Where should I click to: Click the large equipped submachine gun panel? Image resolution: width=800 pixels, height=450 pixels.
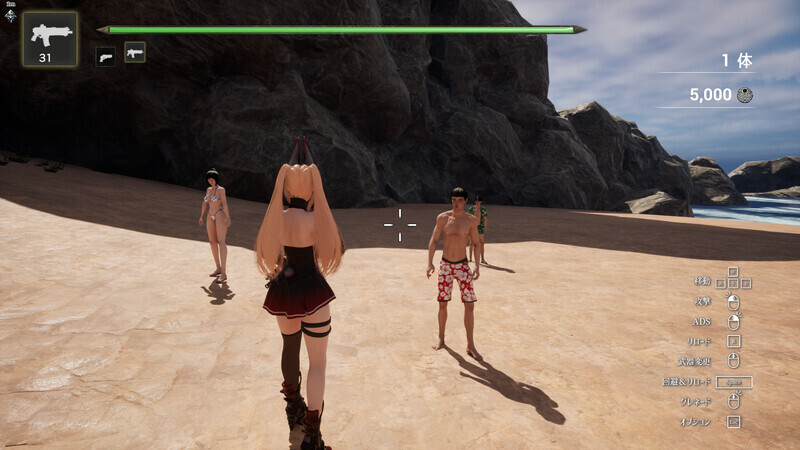pyautogui.click(x=50, y=39)
